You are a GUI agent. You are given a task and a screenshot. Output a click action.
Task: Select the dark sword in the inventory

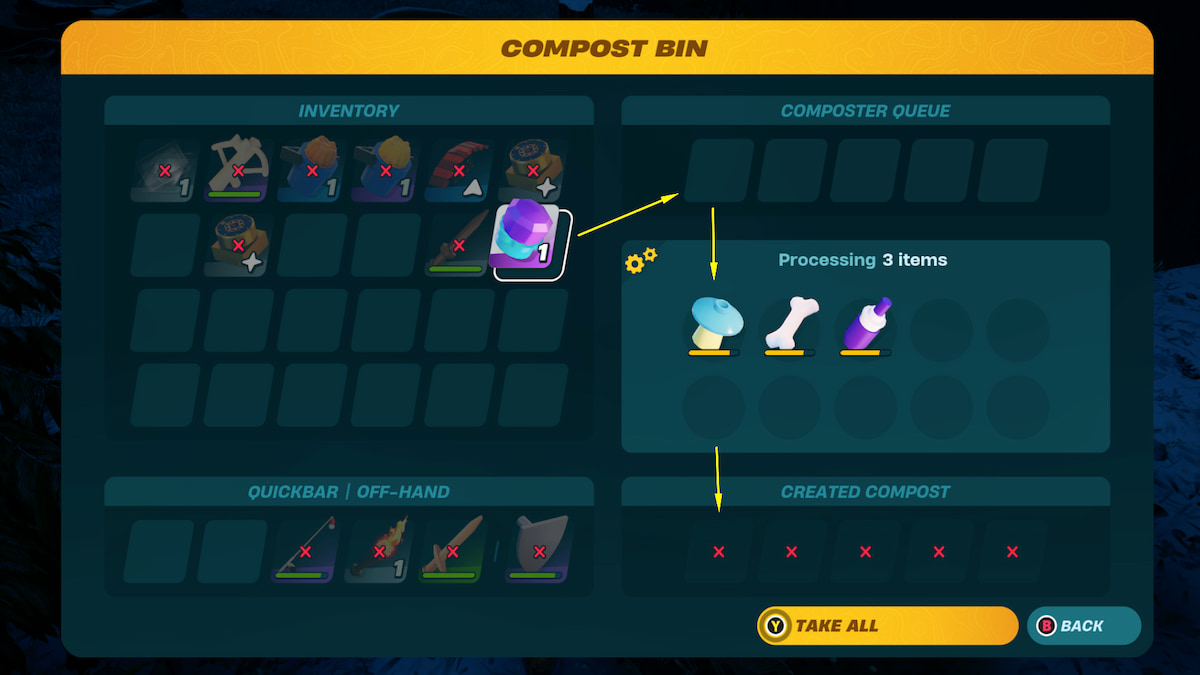(459, 244)
